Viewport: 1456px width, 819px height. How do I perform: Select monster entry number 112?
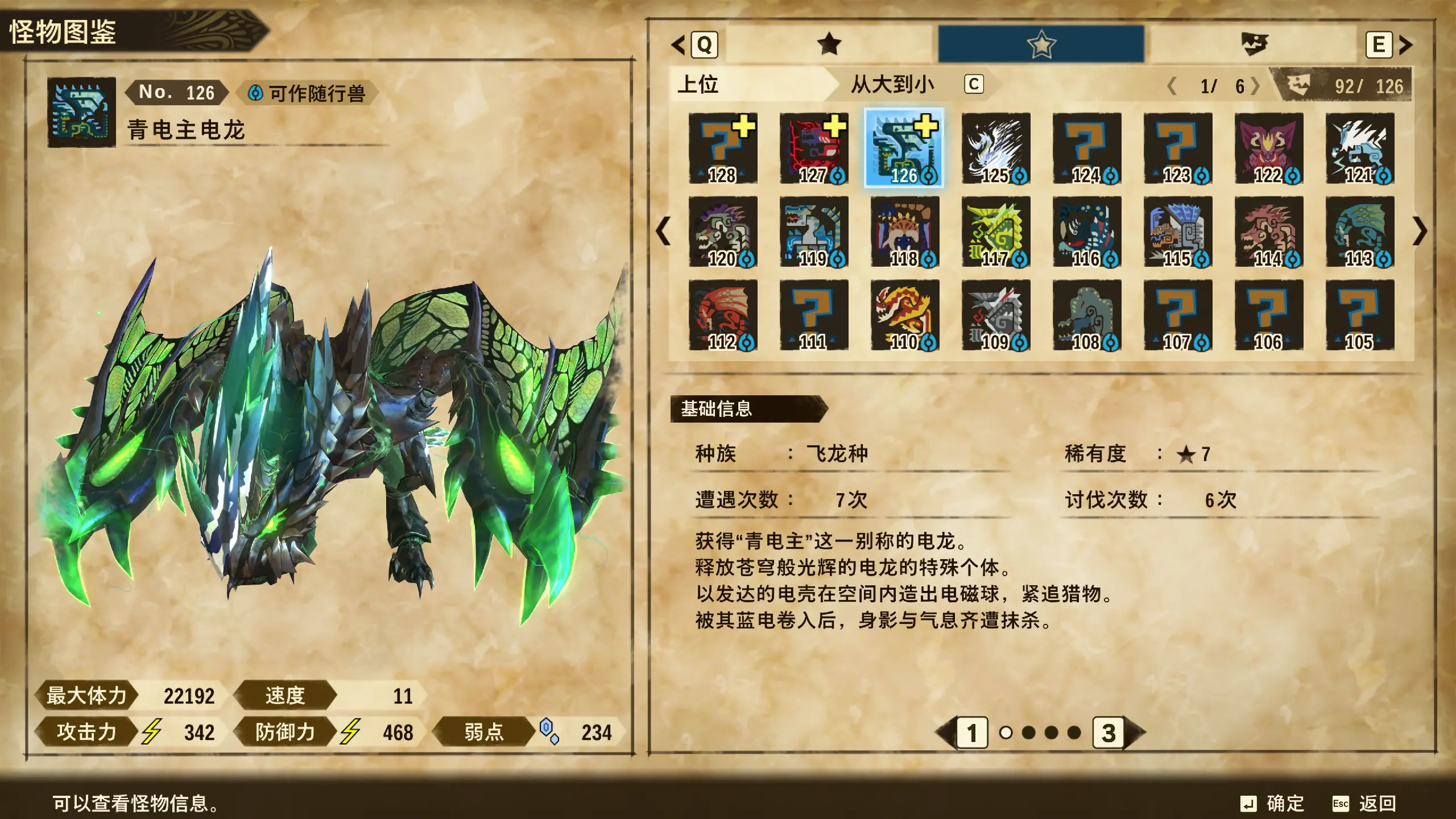[x=723, y=315]
